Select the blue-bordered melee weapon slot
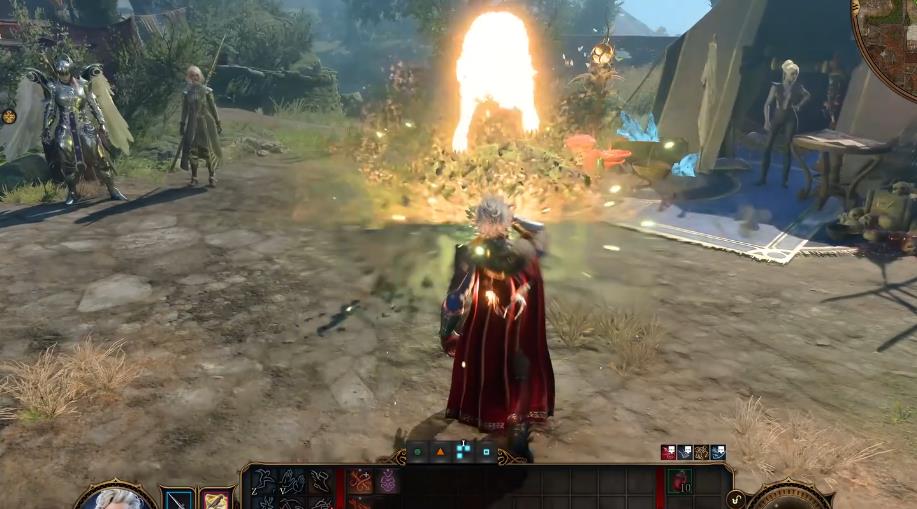 [178, 499]
